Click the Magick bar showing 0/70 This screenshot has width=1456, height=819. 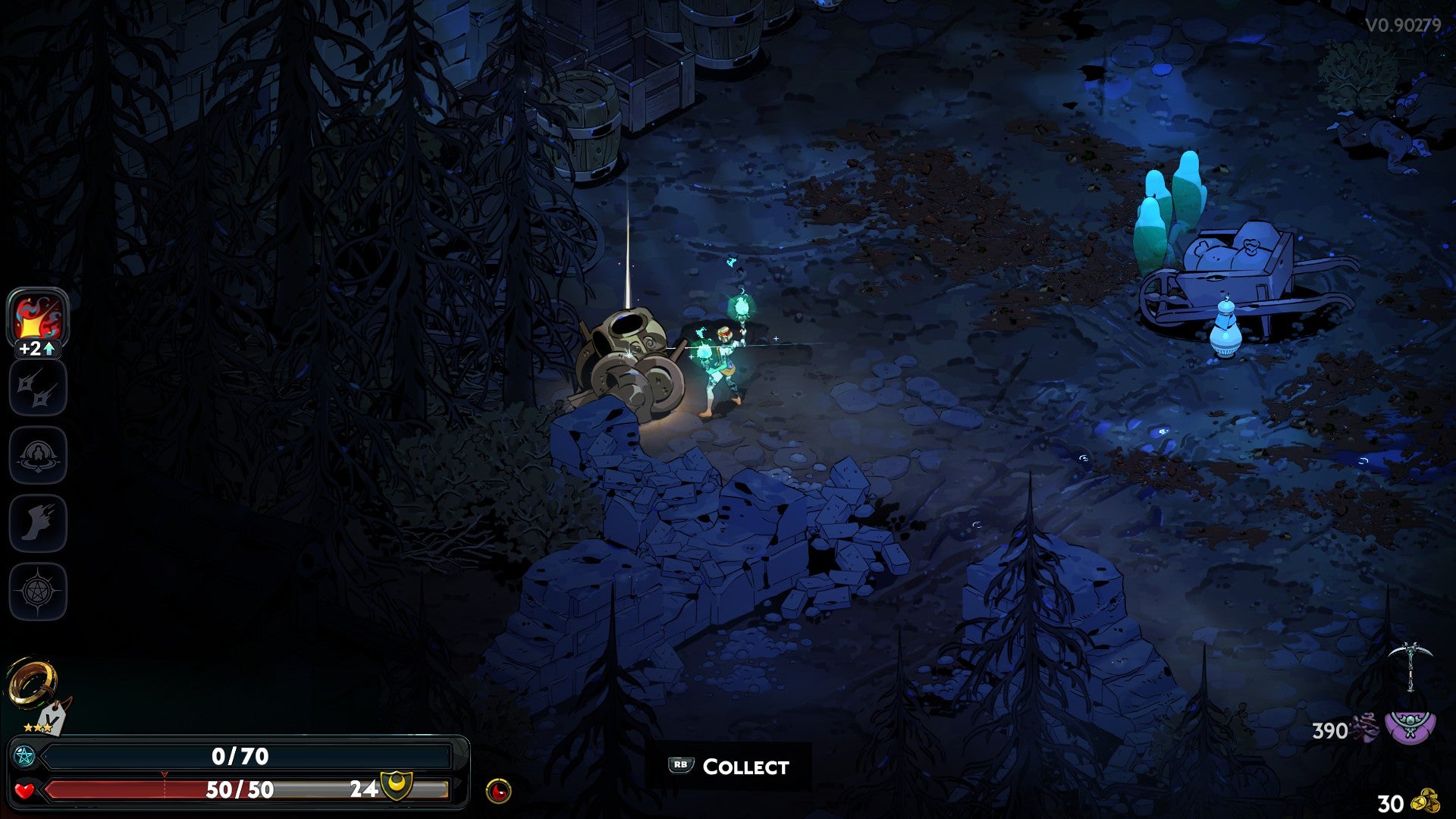coord(240,755)
